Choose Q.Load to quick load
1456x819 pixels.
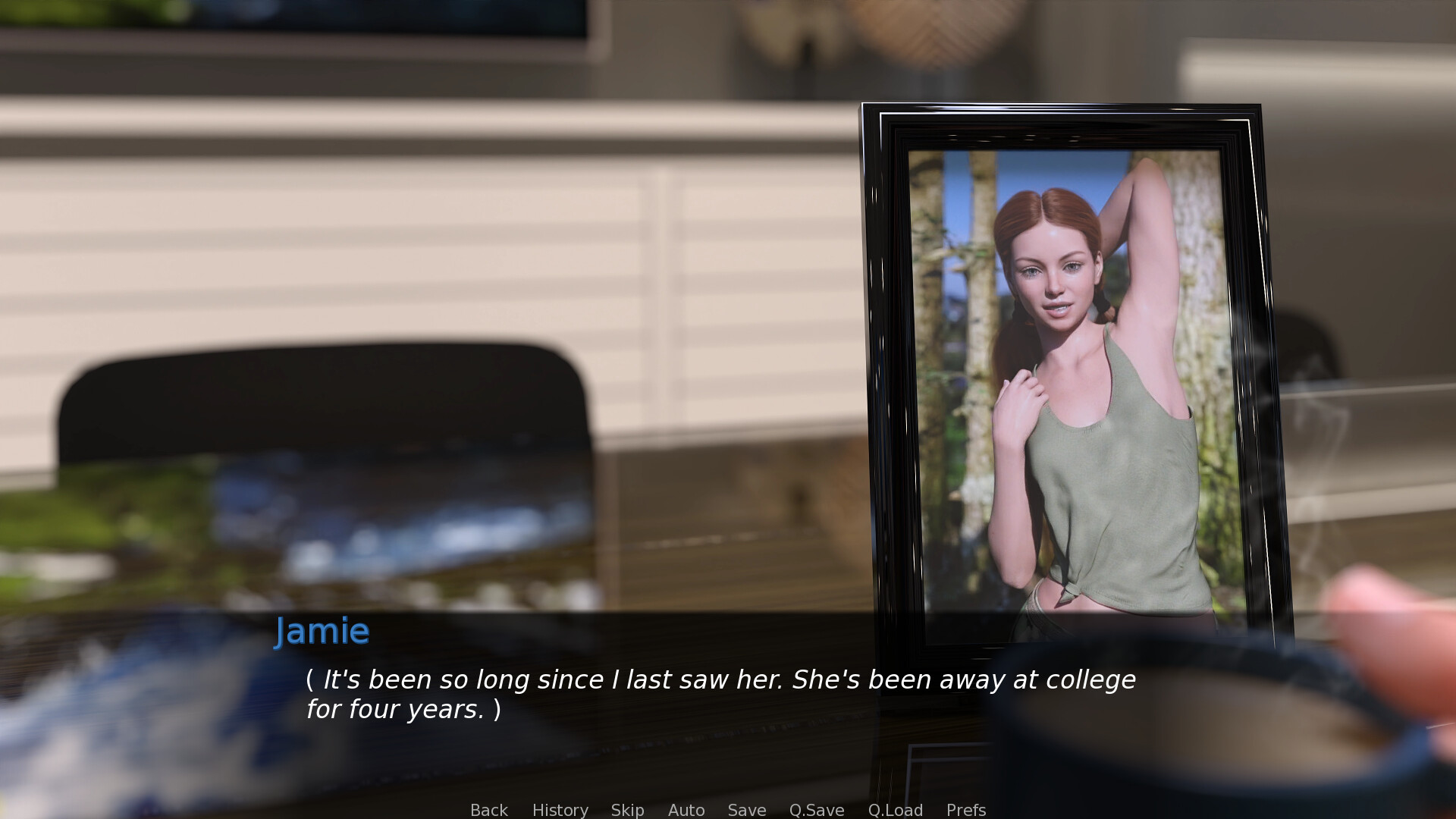(895, 810)
